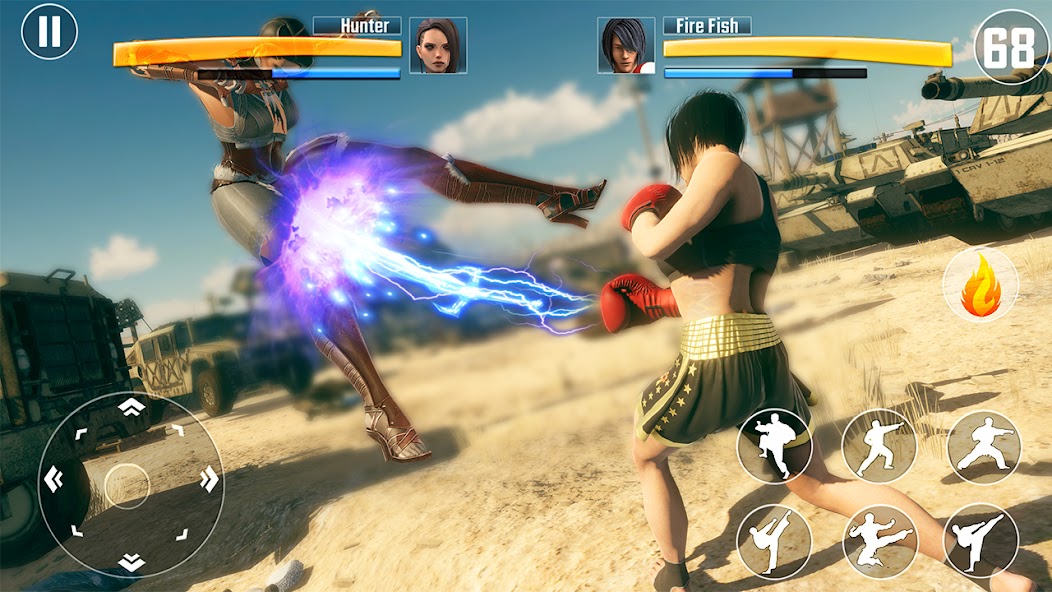Move left using the joystick's left arrow
1052x592 pixels.
click(52, 480)
